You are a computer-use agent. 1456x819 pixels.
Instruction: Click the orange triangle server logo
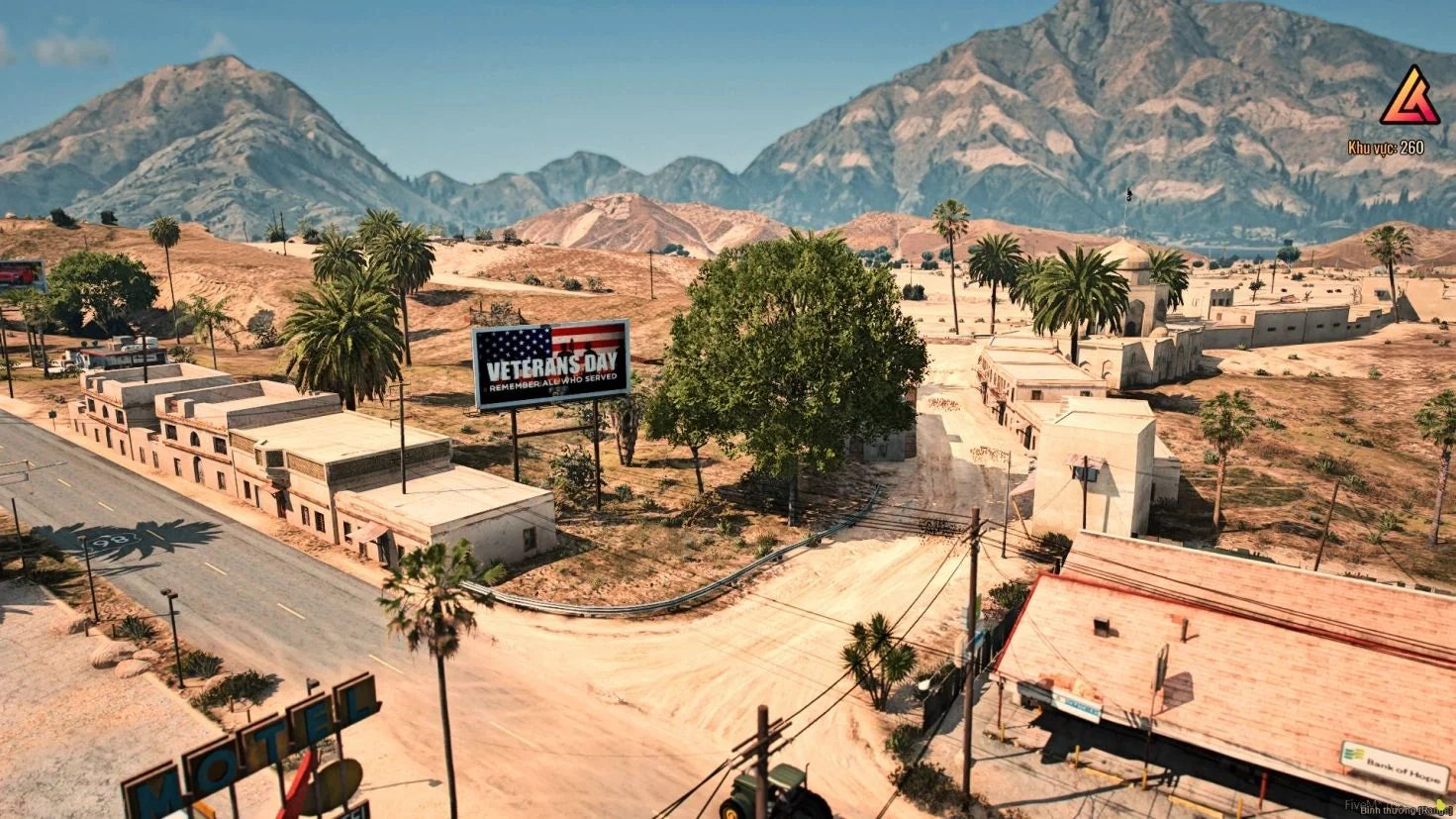[1409, 98]
